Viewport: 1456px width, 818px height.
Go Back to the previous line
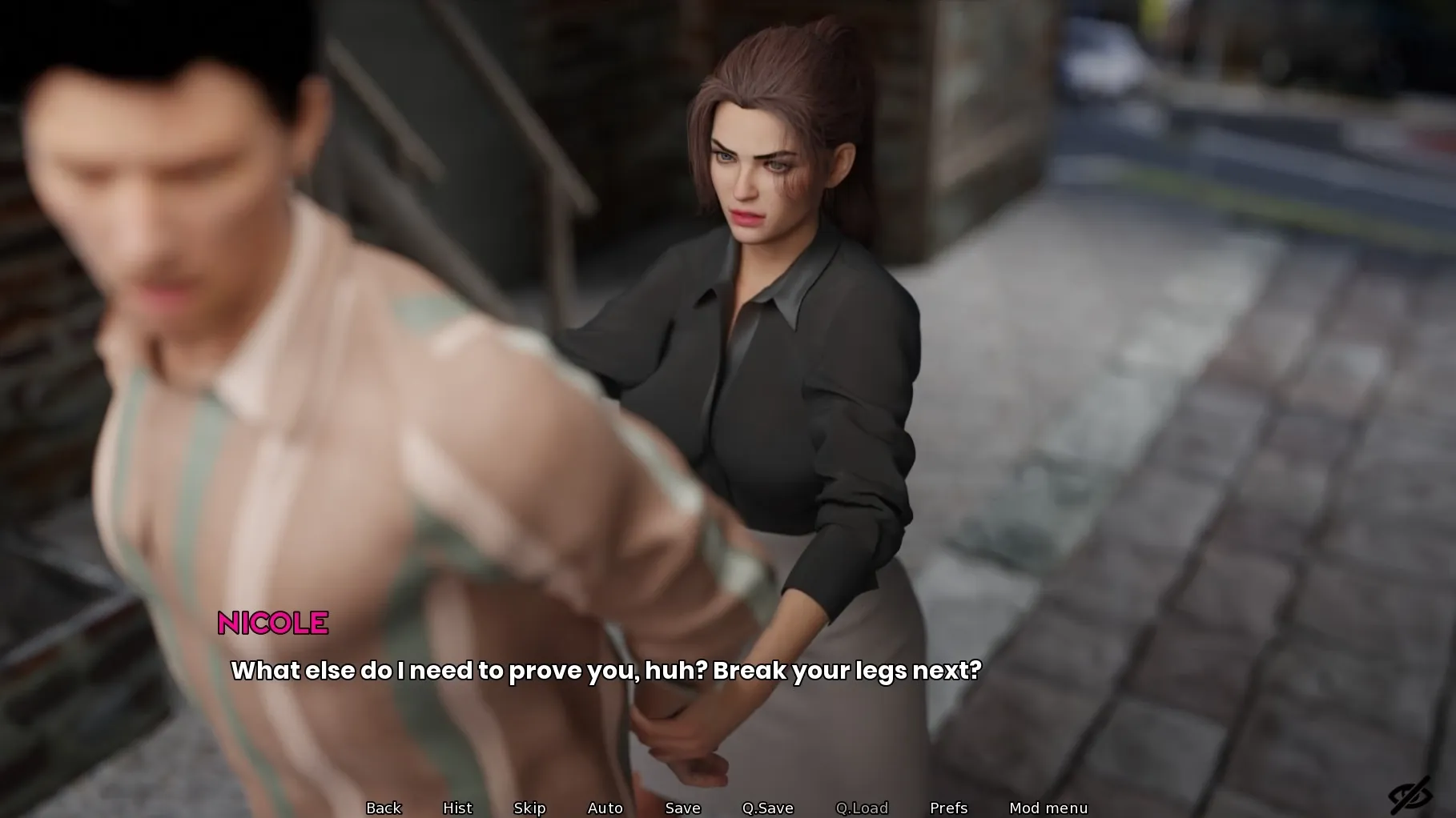pyautogui.click(x=384, y=808)
